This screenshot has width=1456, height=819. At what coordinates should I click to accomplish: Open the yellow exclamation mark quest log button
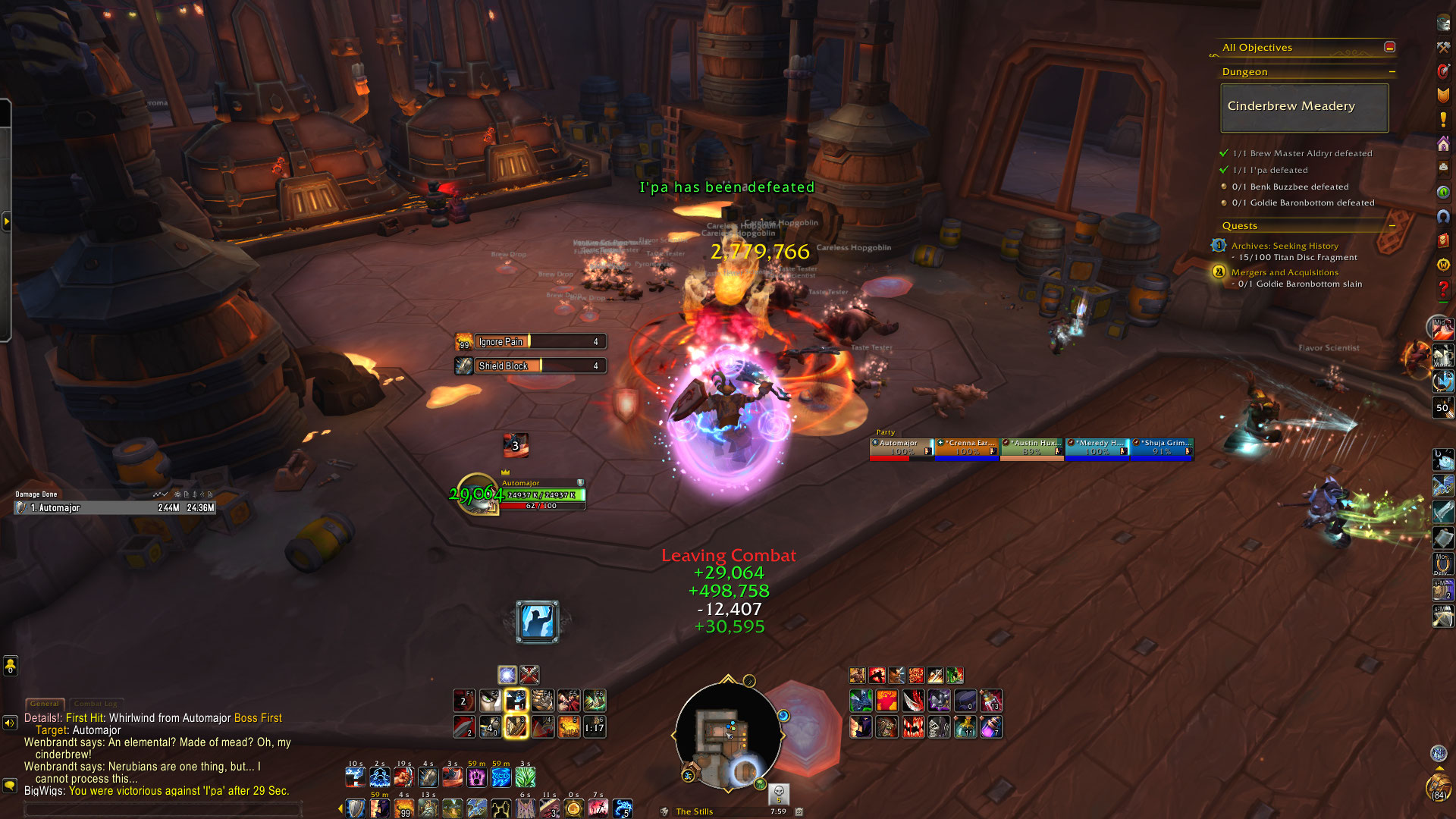coord(1443,120)
